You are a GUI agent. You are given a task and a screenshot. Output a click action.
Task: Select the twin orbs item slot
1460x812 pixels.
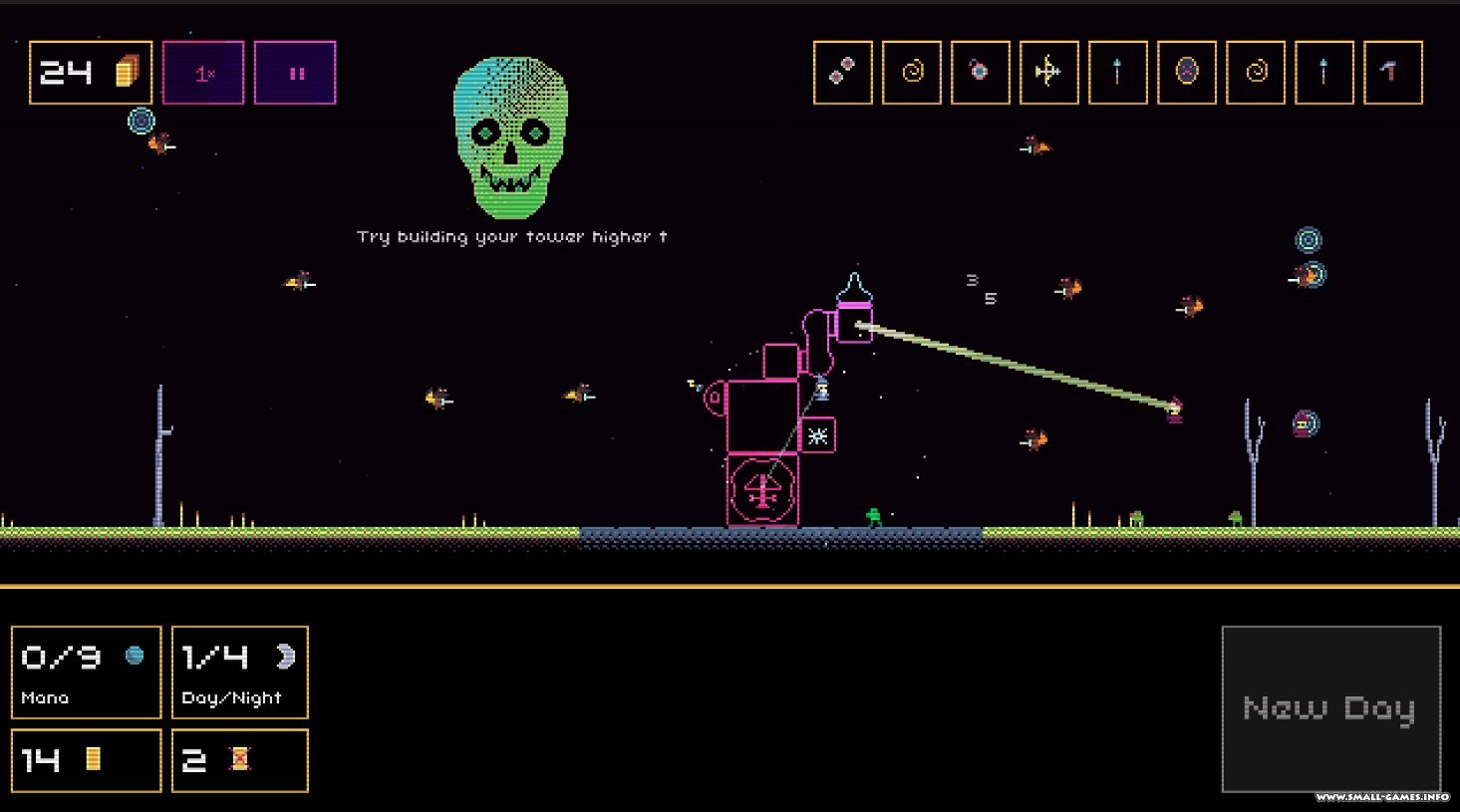tap(843, 72)
